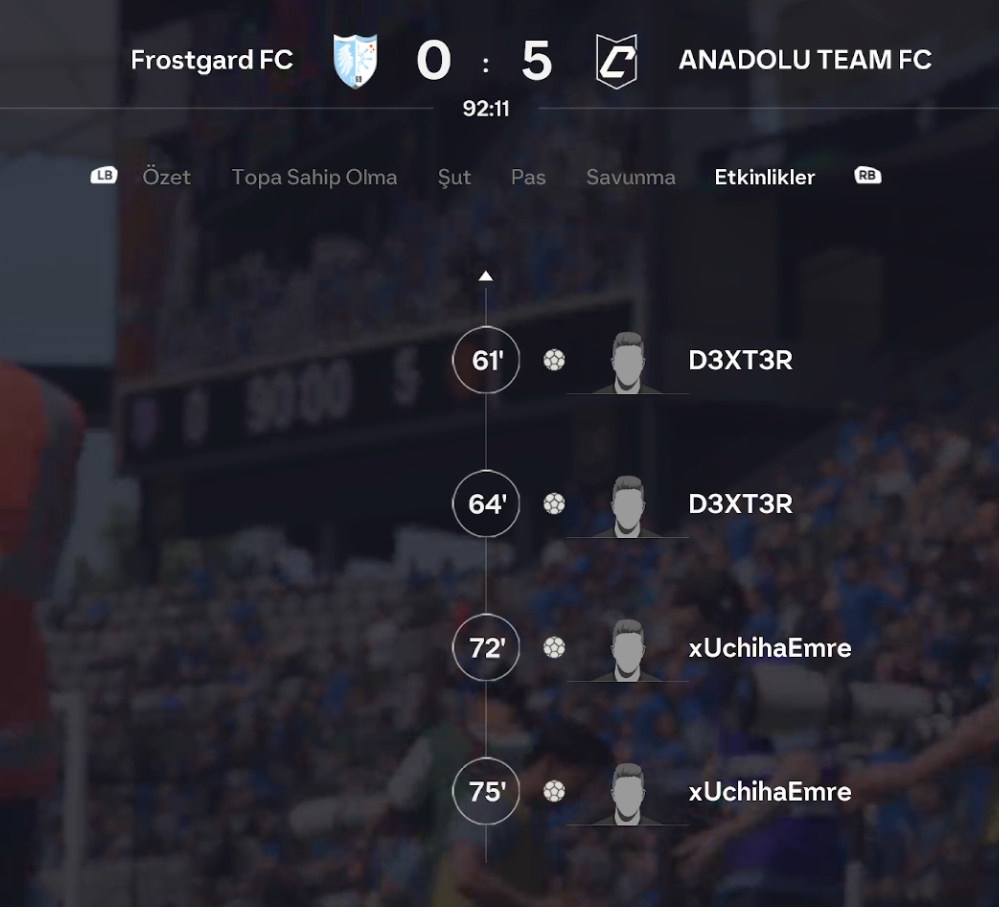Viewport: 999px width, 907px height.
Task: Choose the Etkinlikler tab
Action: pos(764,177)
